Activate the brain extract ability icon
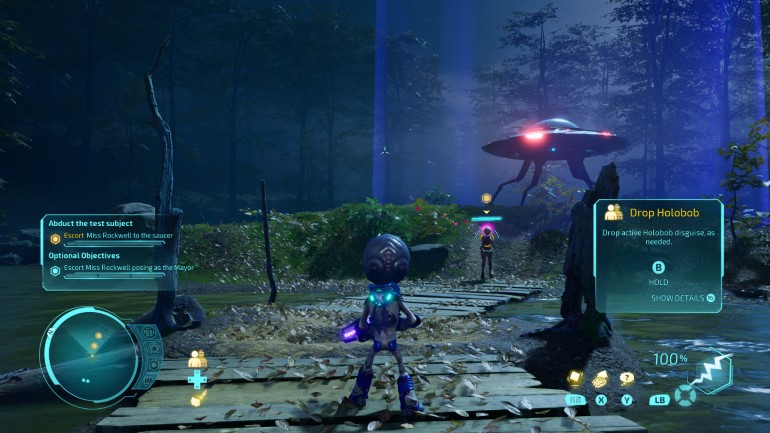This screenshot has width=770, height=433. 601,378
